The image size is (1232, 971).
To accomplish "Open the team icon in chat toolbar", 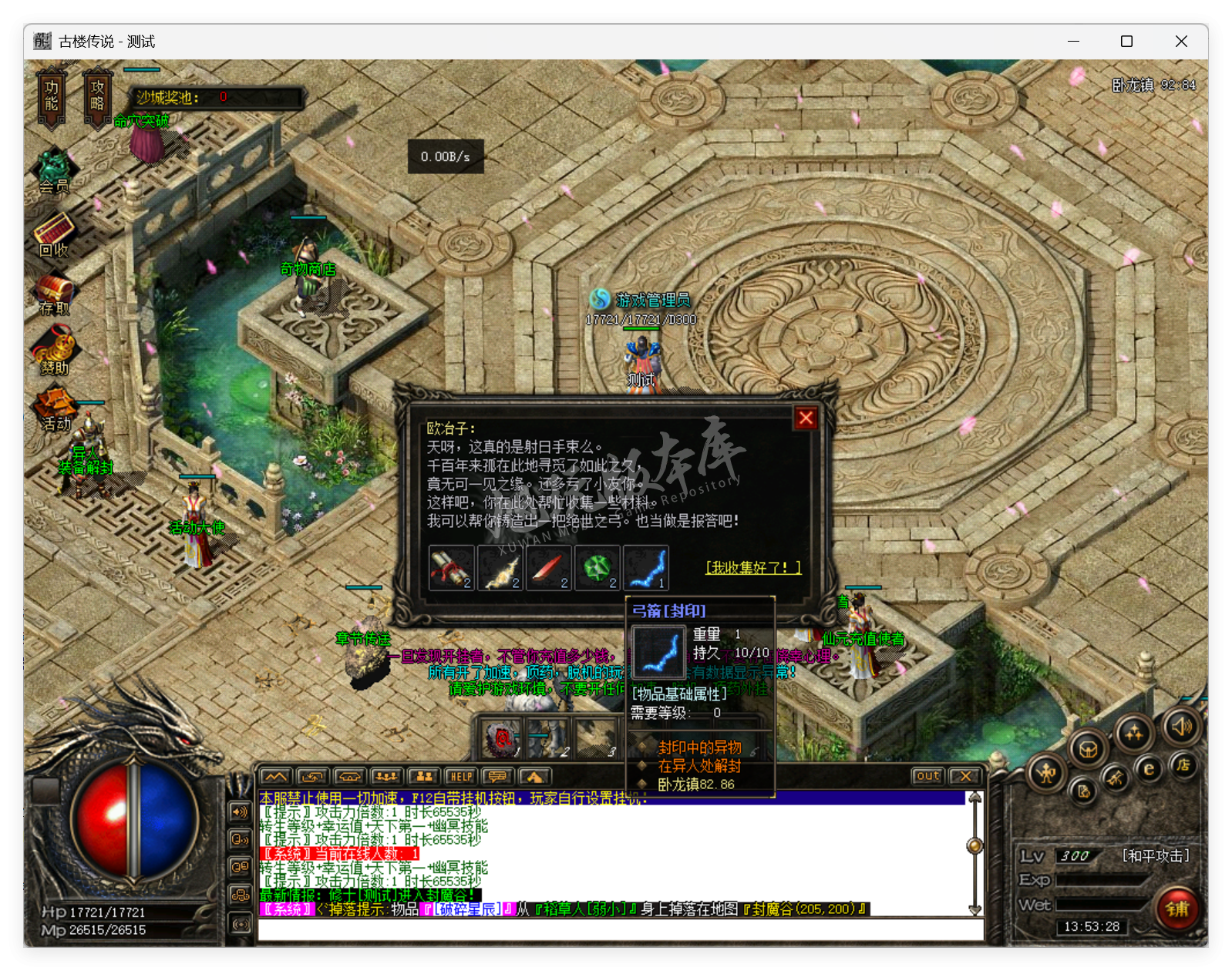I will point(424,776).
